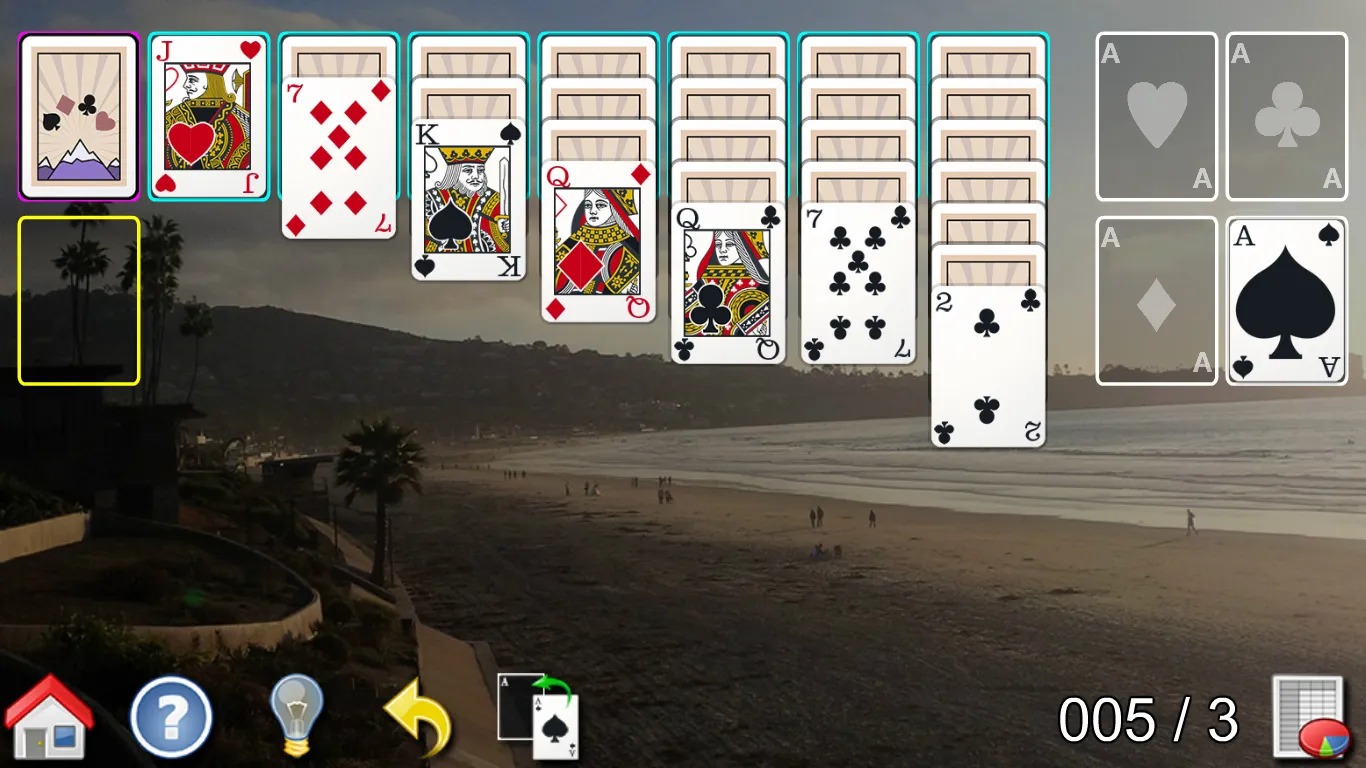Select the Seven of Clubs card

tap(857, 280)
